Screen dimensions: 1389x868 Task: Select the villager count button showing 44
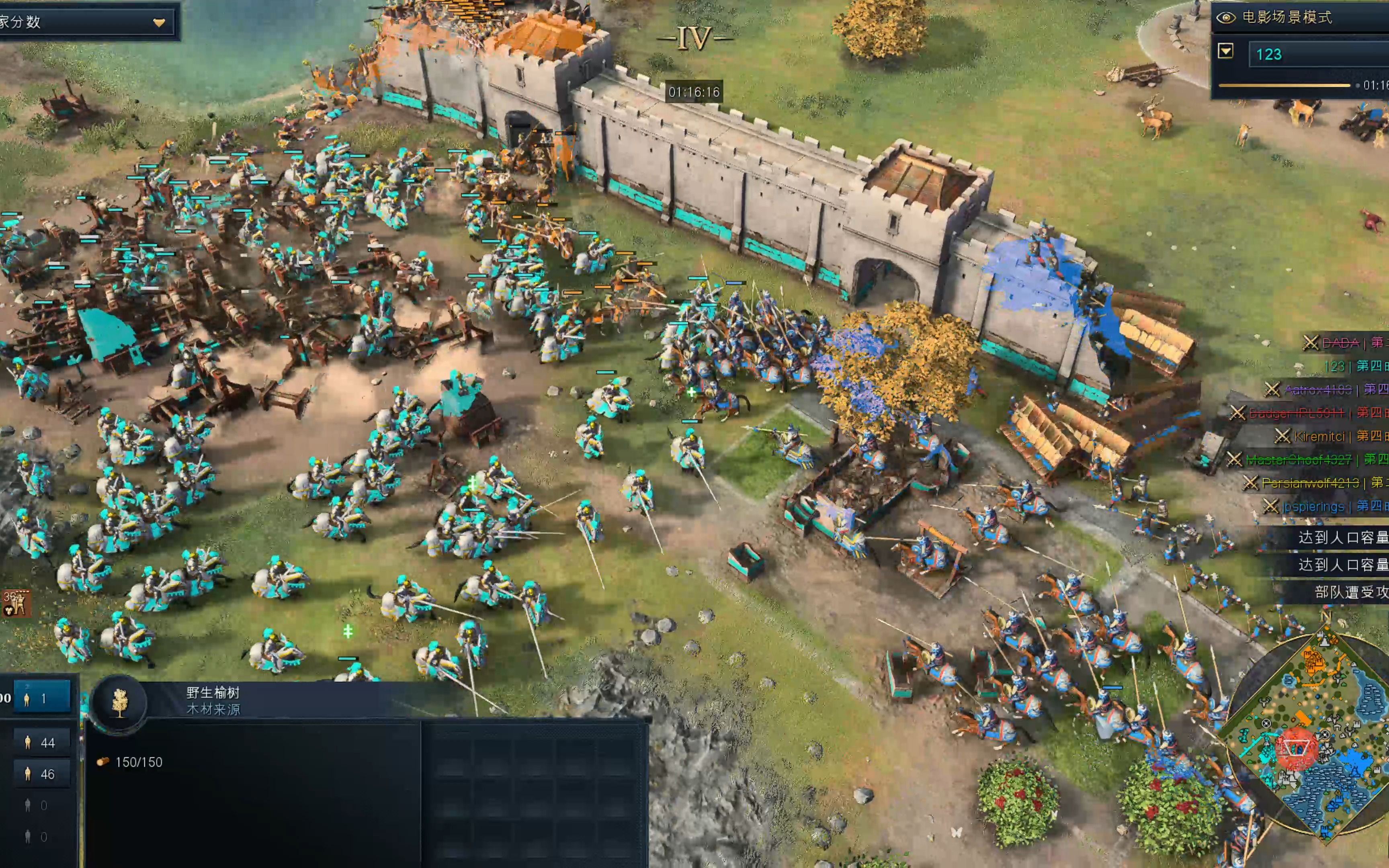click(x=41, y=743)
